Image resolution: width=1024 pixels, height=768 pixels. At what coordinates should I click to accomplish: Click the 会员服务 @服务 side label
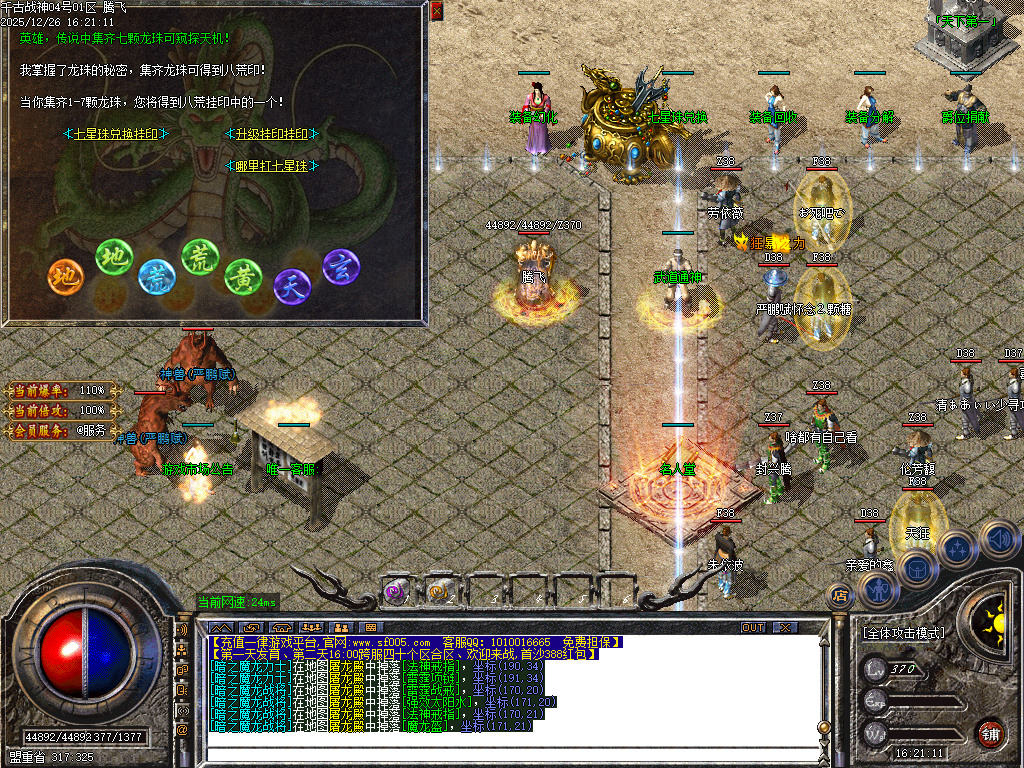(62, 430)
